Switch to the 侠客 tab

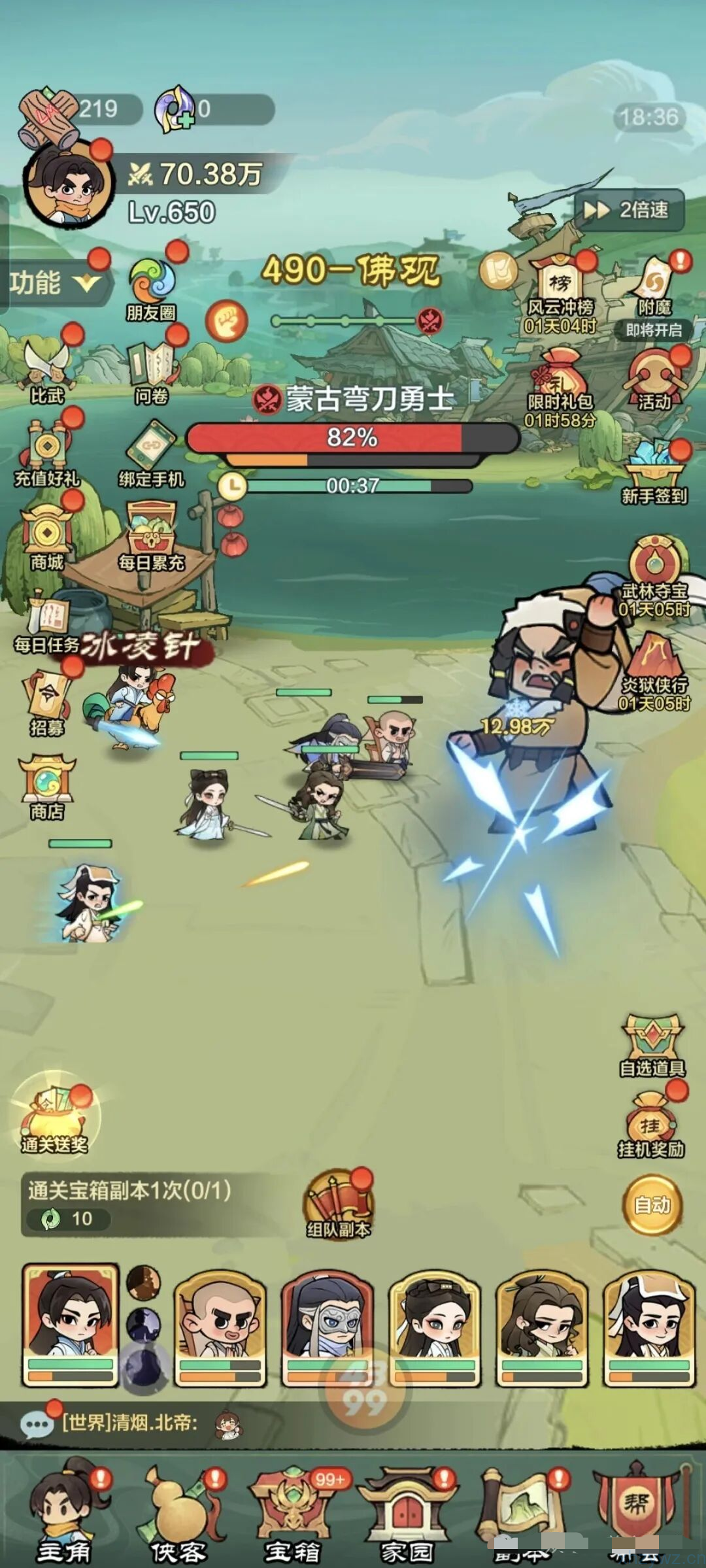click(x=178, y=1516)
